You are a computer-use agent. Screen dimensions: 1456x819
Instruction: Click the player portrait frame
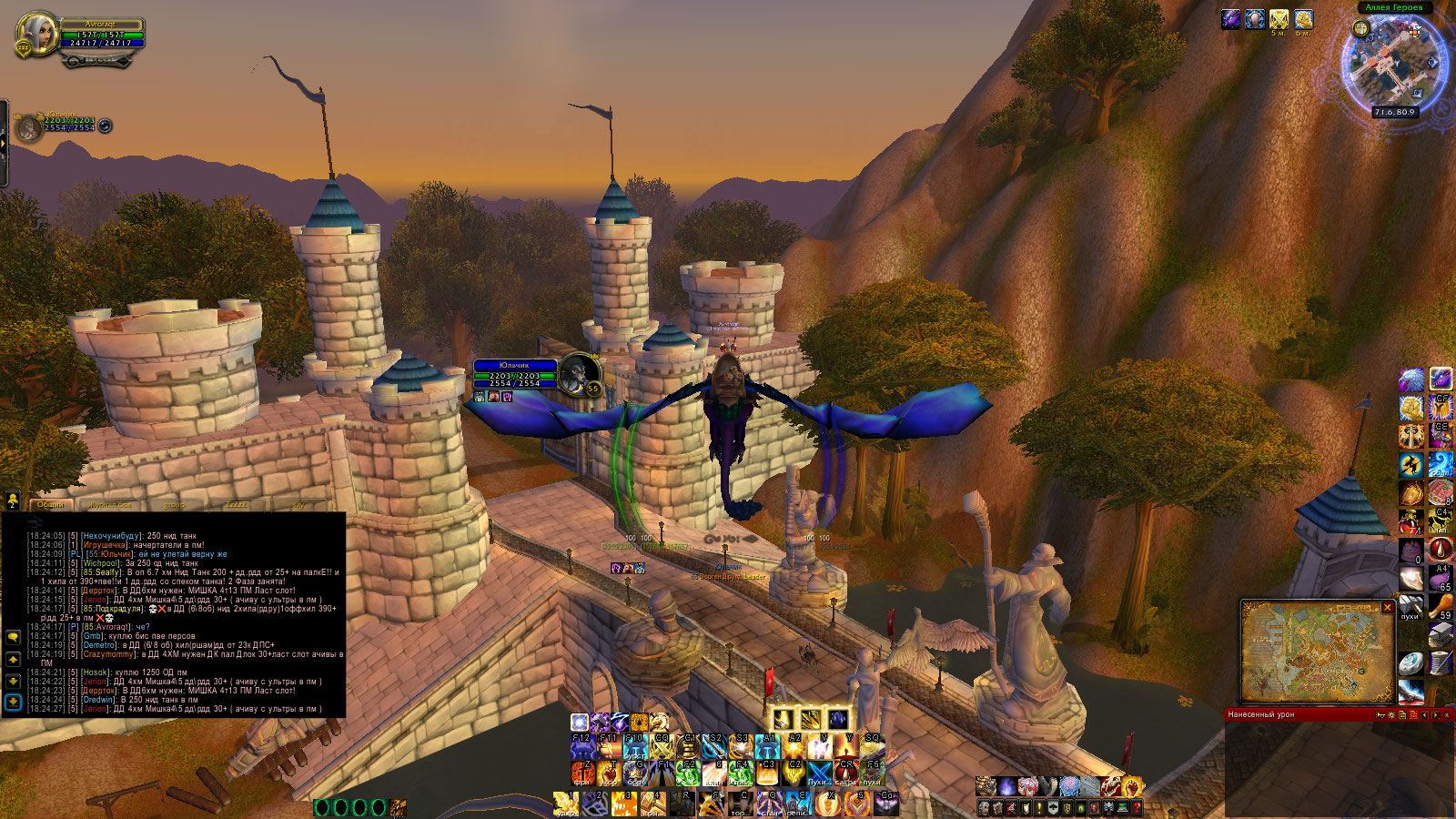[36, 36]
